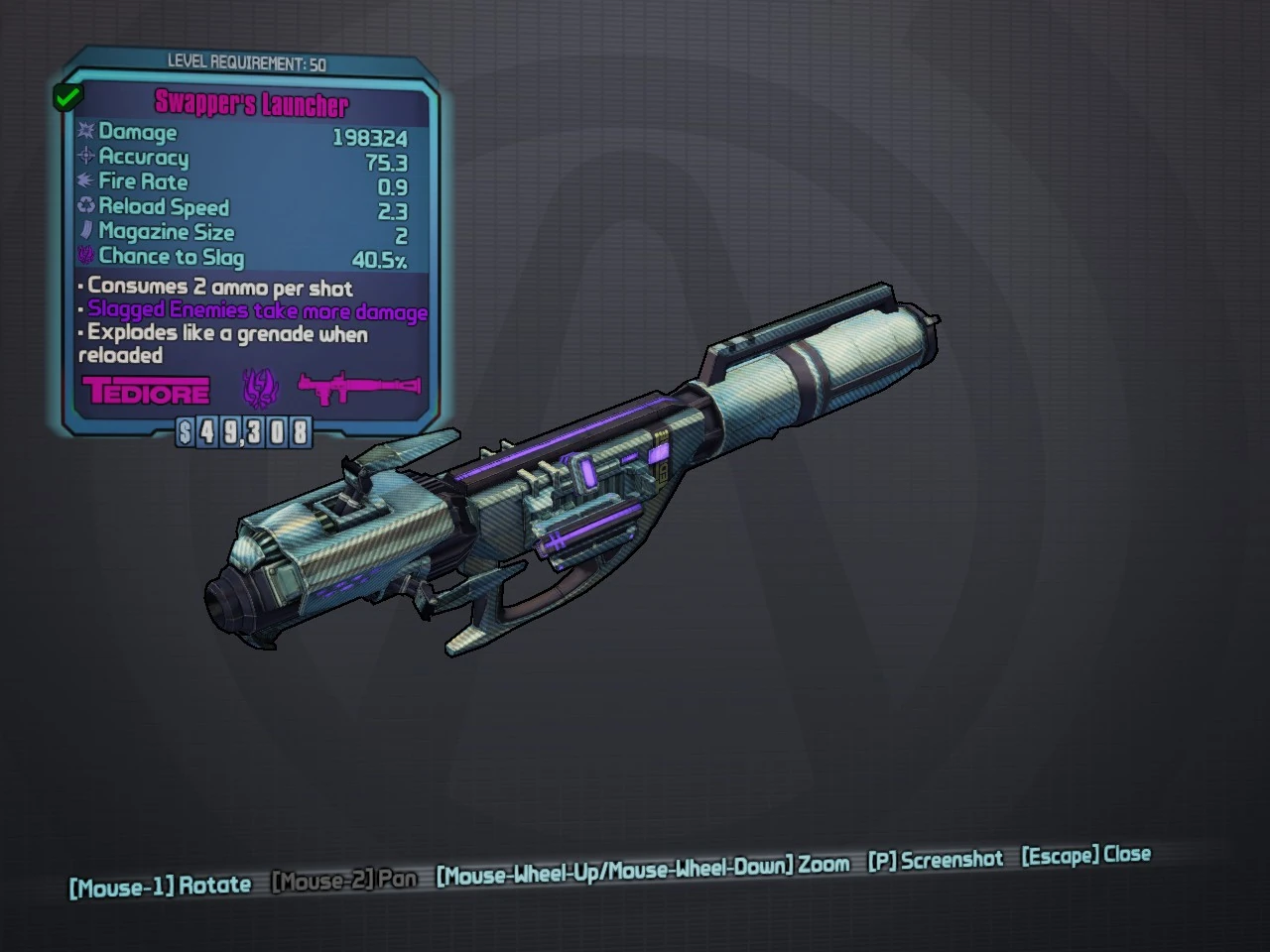Click the Fire Rate bullets icon
This screenshot has width=1270, height=952.
click(86, 181)
